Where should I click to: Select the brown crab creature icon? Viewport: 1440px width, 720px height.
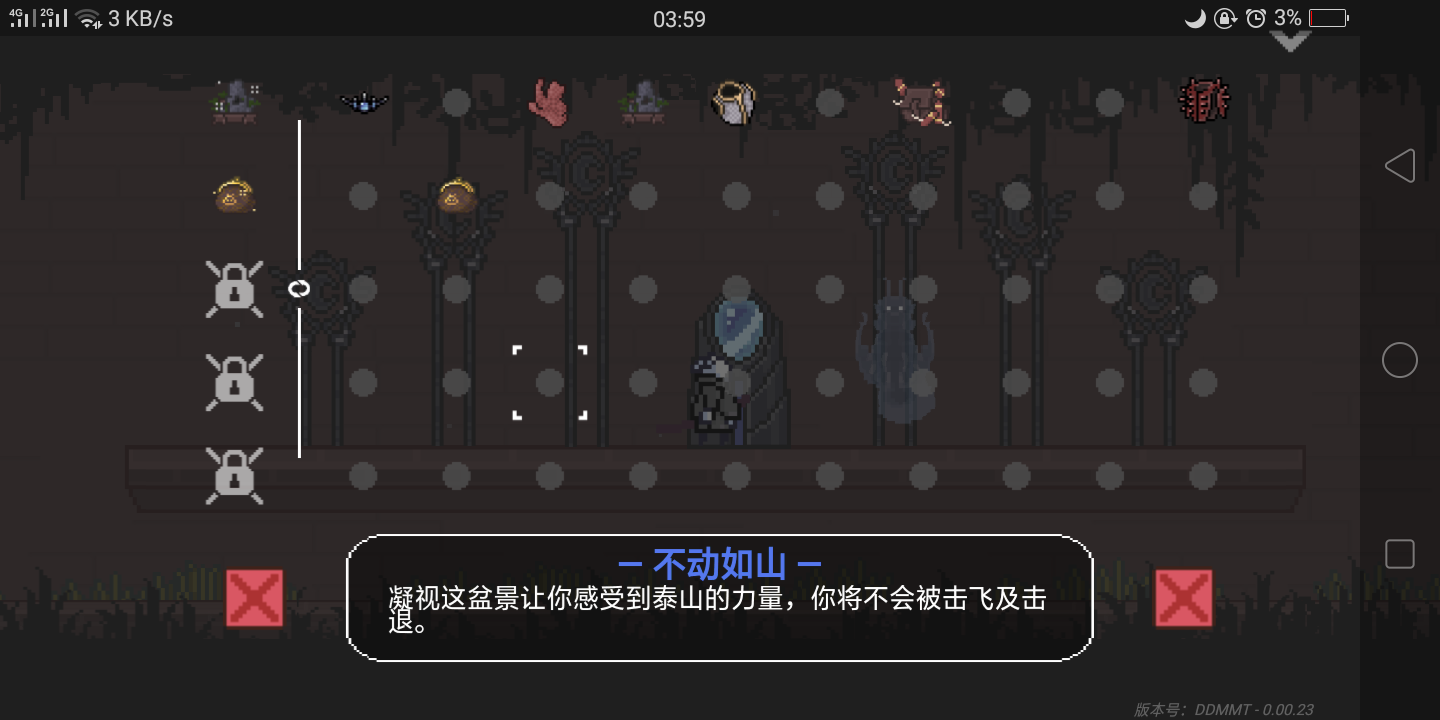tap(920, 100)
